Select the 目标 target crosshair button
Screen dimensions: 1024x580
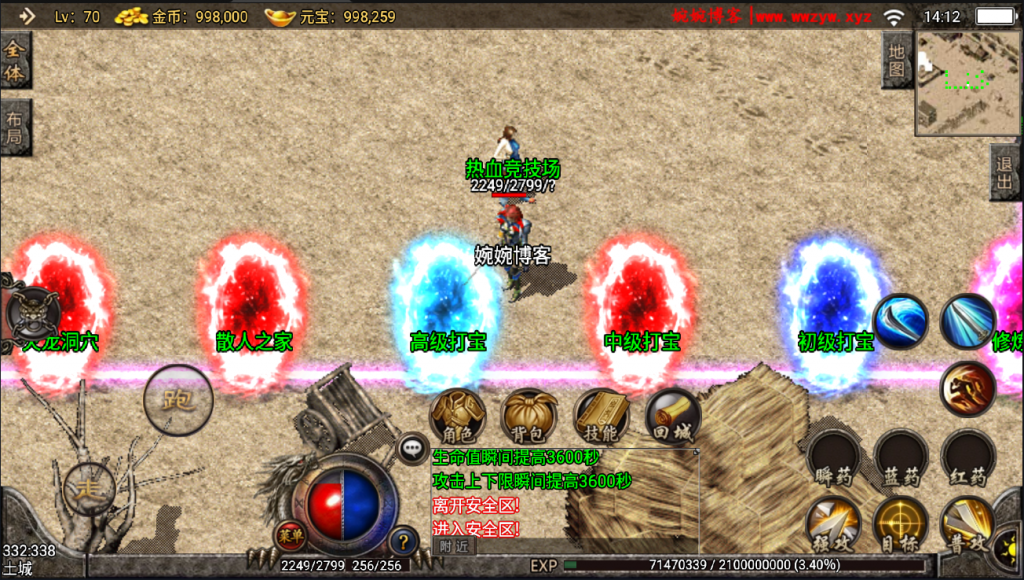(x=900, y=522)
